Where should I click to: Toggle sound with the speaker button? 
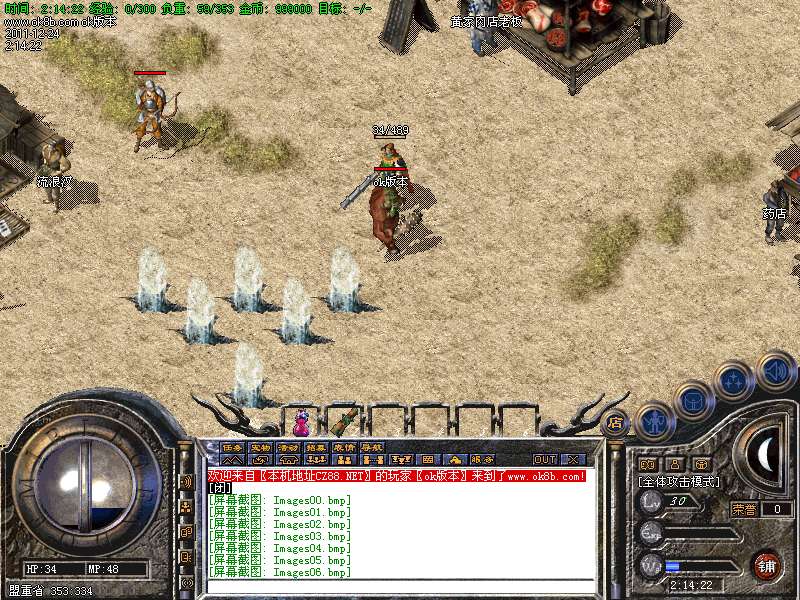[775, 370]
